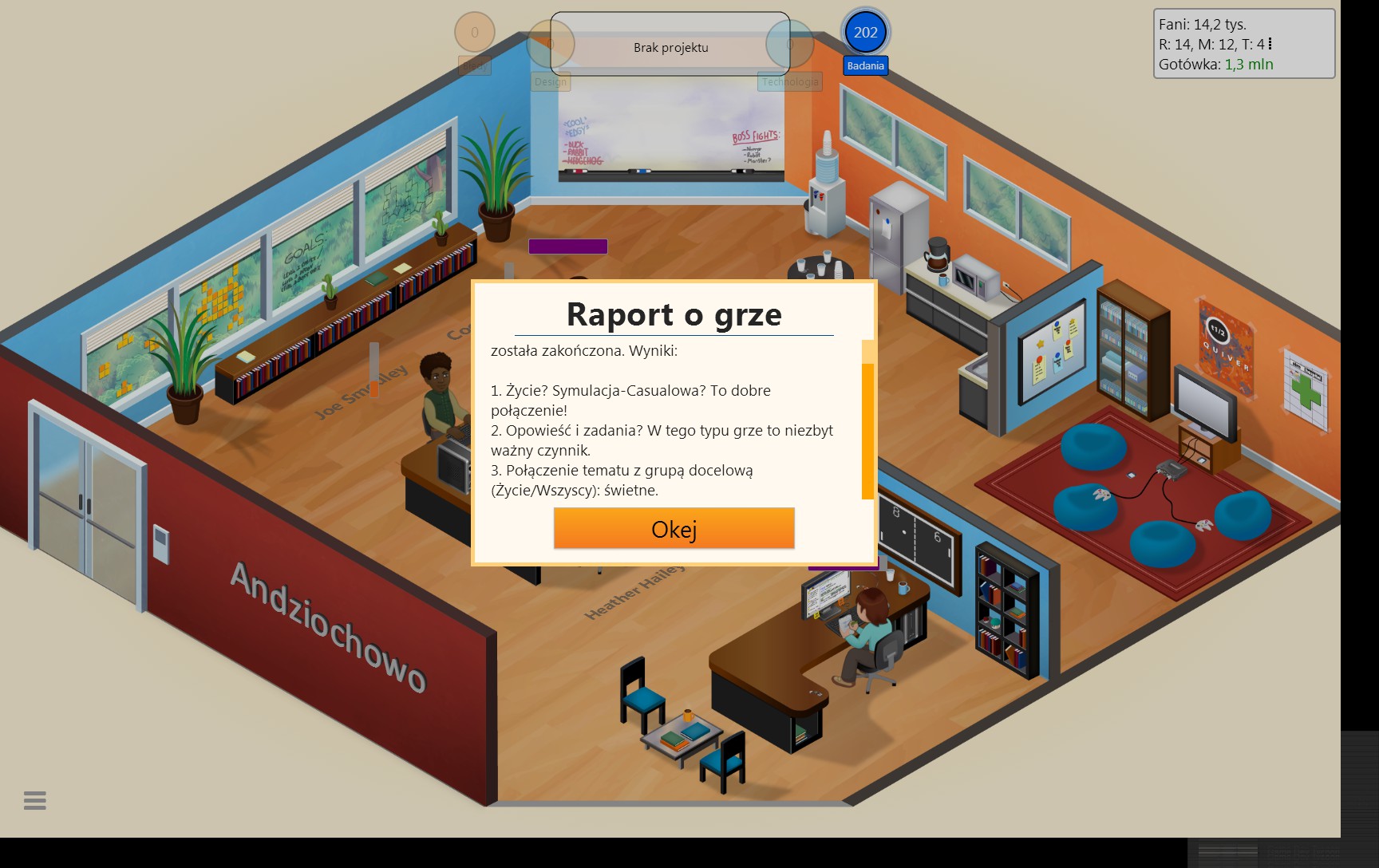Click the report dialog's orange scrollbar

pos(867,429)
